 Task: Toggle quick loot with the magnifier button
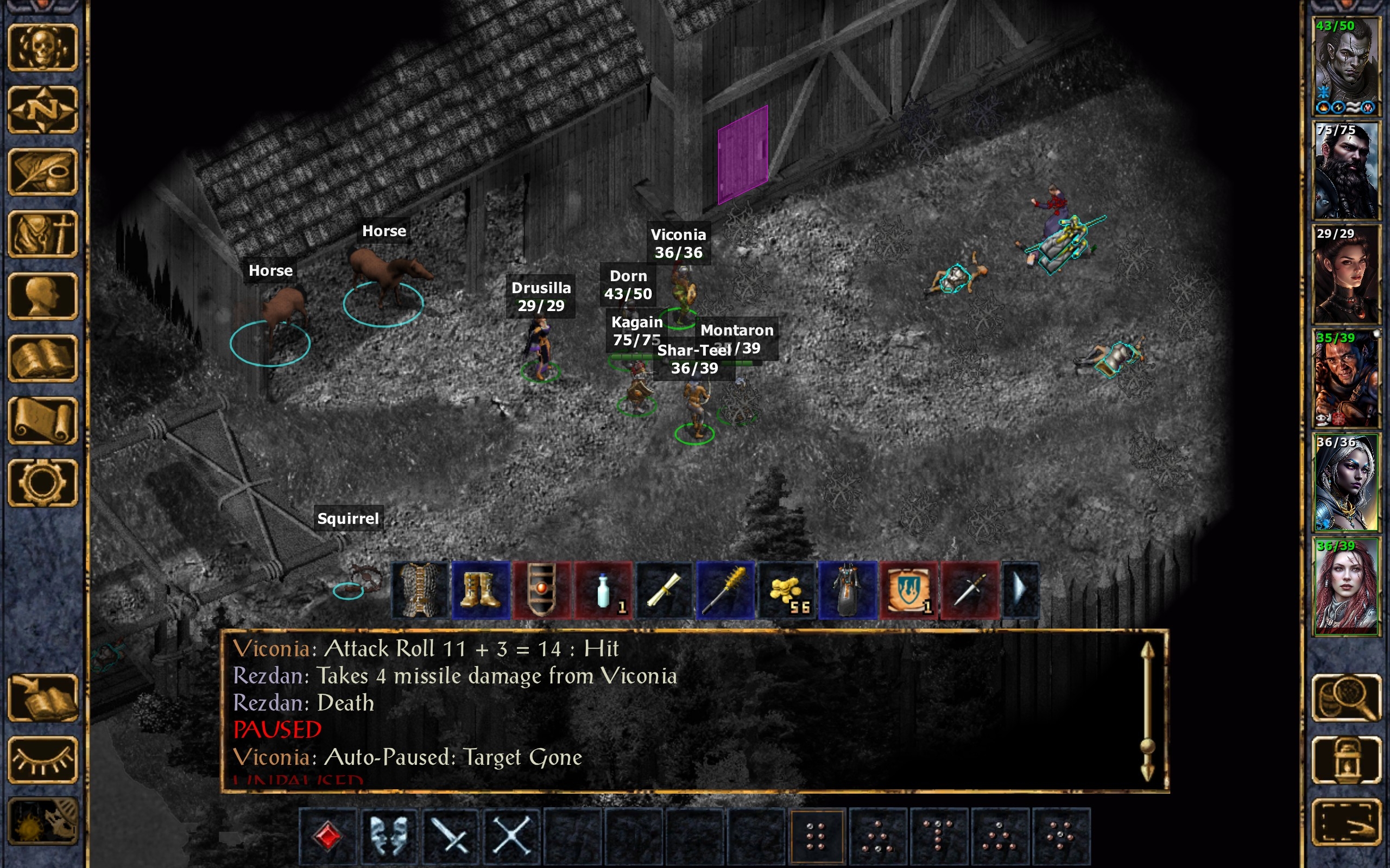pos(1346,698)
